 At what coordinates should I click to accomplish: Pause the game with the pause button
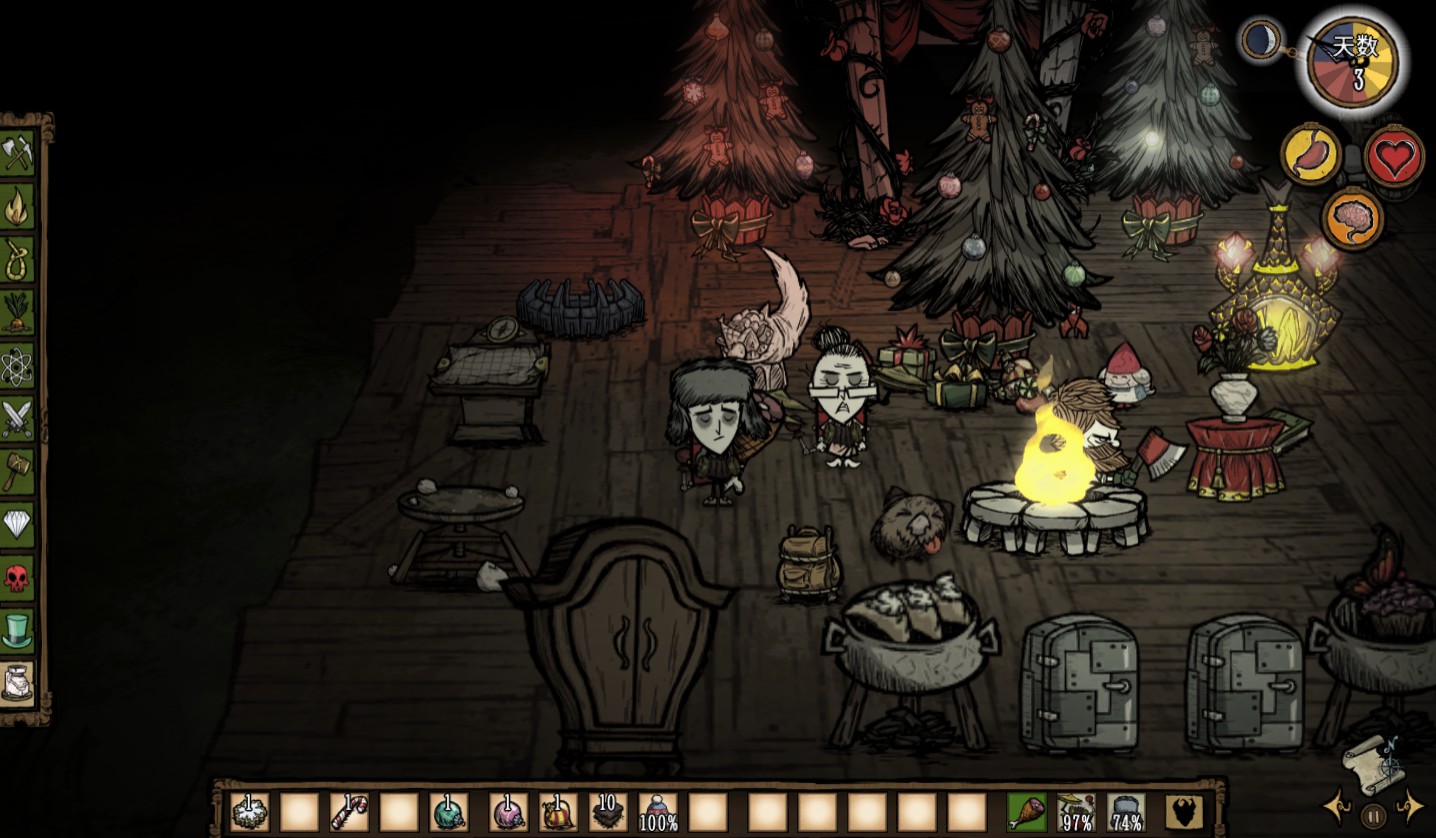1374,815
